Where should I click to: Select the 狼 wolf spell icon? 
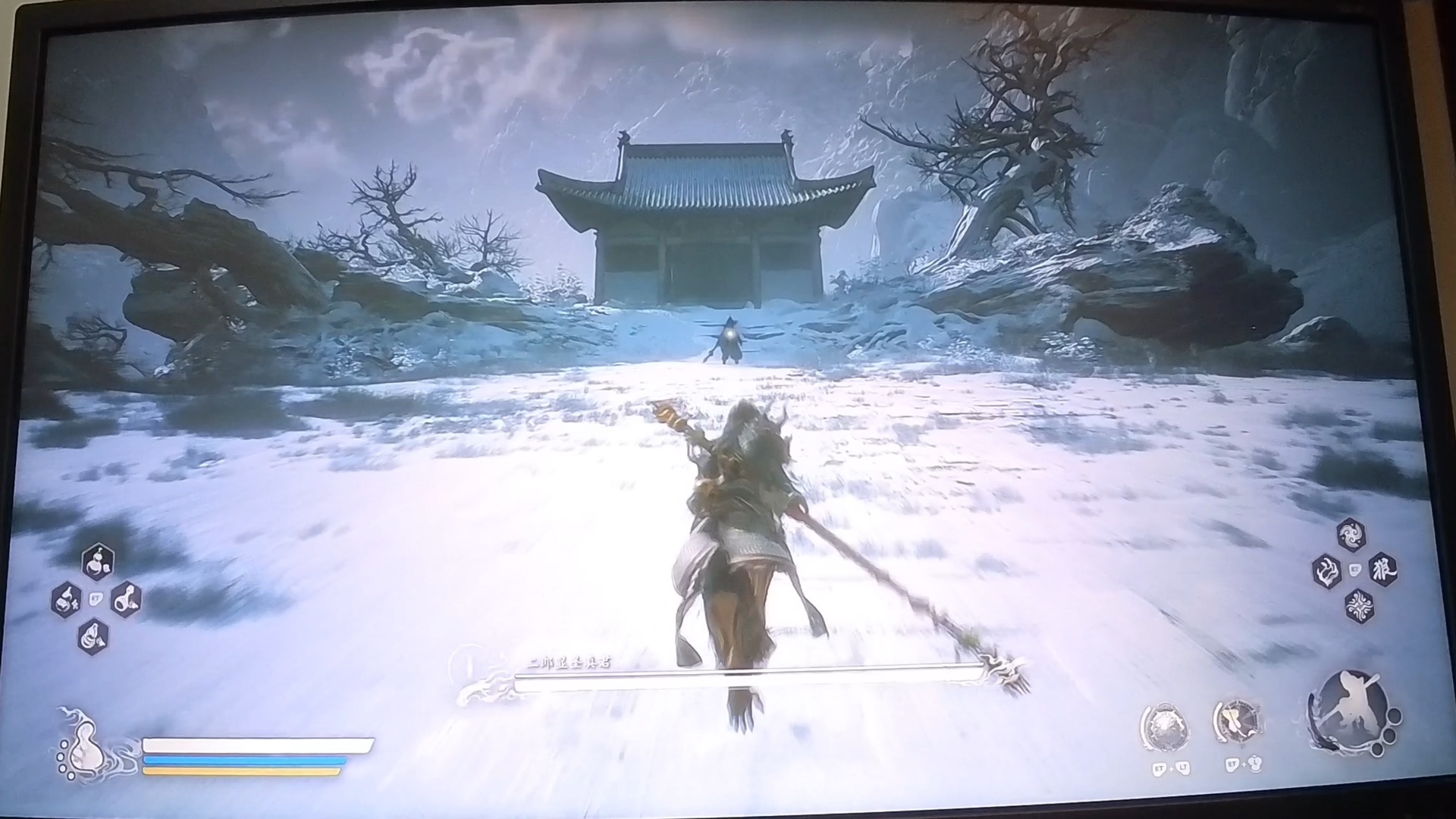click(x=1383, y=570)
